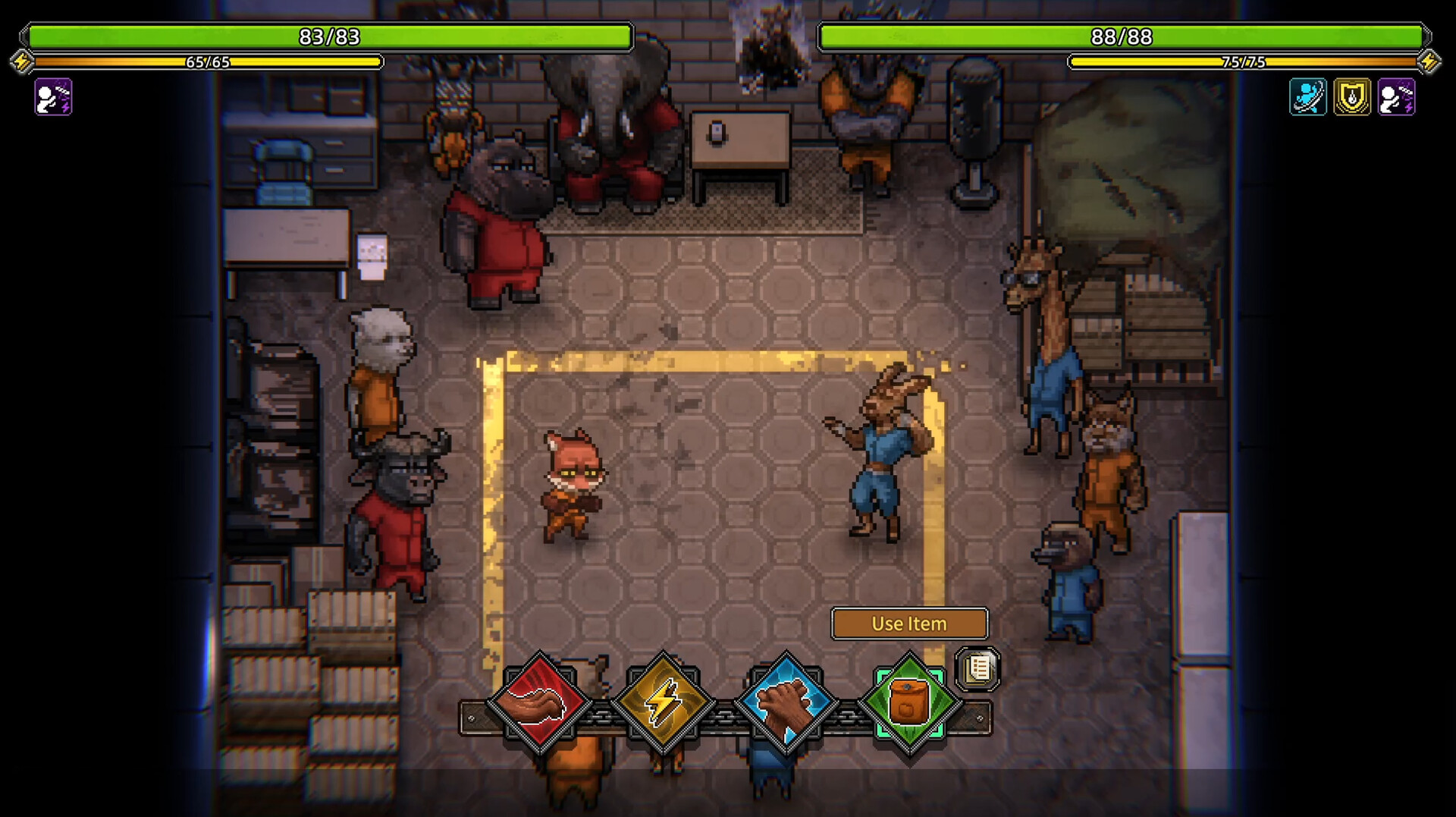This screenshot has width=1456, height=817.
Task: Click the opponent's 88/88 health bar
Action: pos(1122,36)
